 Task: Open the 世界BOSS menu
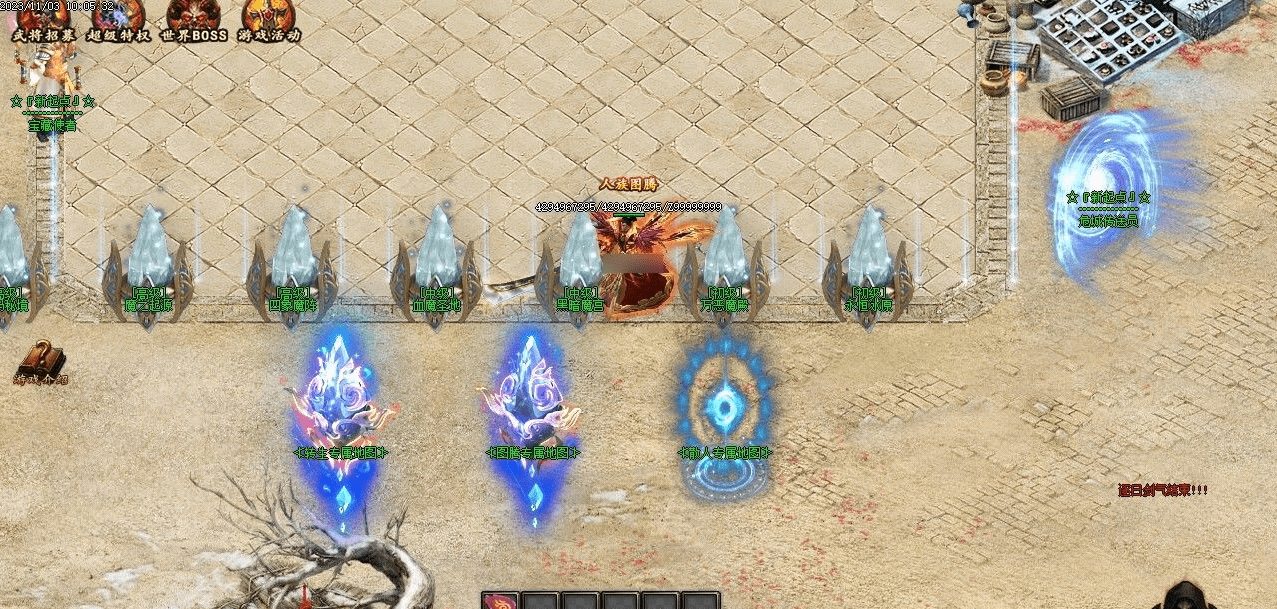click(x=194, y=20)
